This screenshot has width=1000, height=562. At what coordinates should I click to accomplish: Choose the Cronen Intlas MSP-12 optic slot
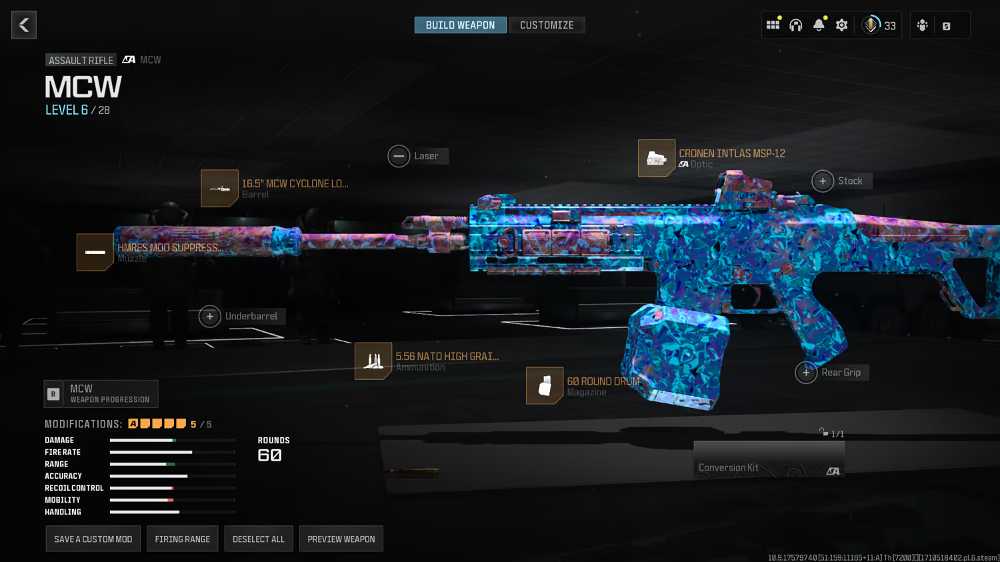click(x=657, y=158)
